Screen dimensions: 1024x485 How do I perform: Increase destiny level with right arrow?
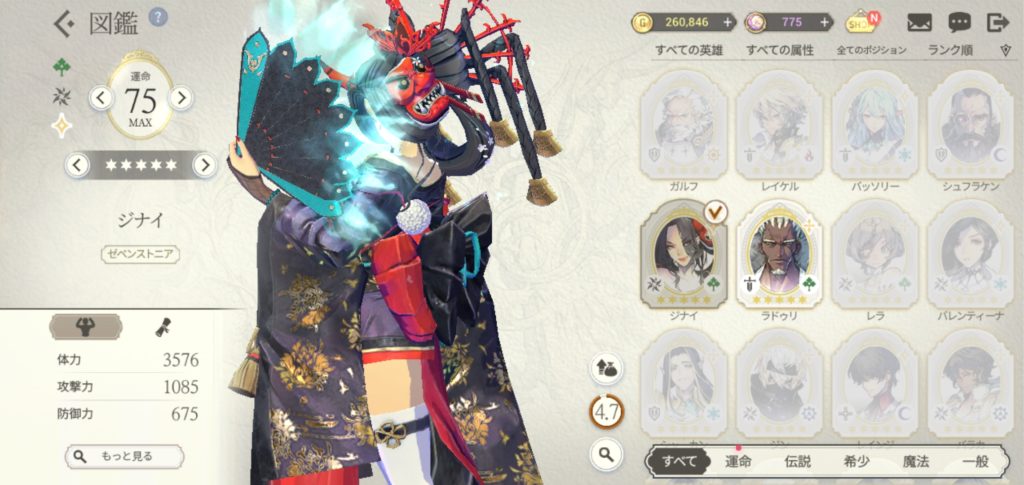point(181,97)
